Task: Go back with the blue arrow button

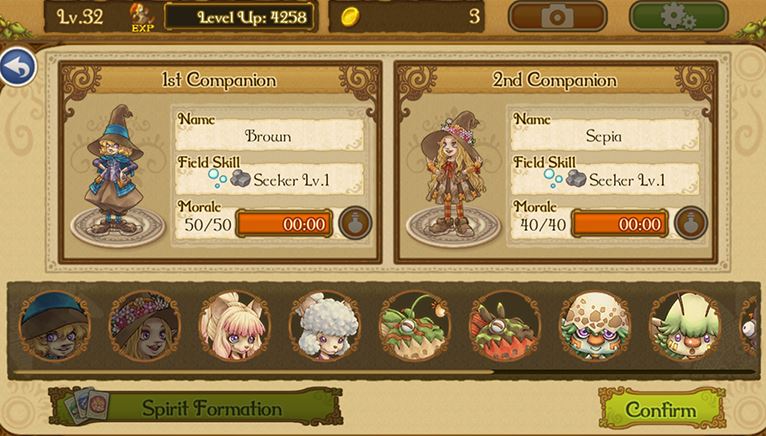Action: 17,67
